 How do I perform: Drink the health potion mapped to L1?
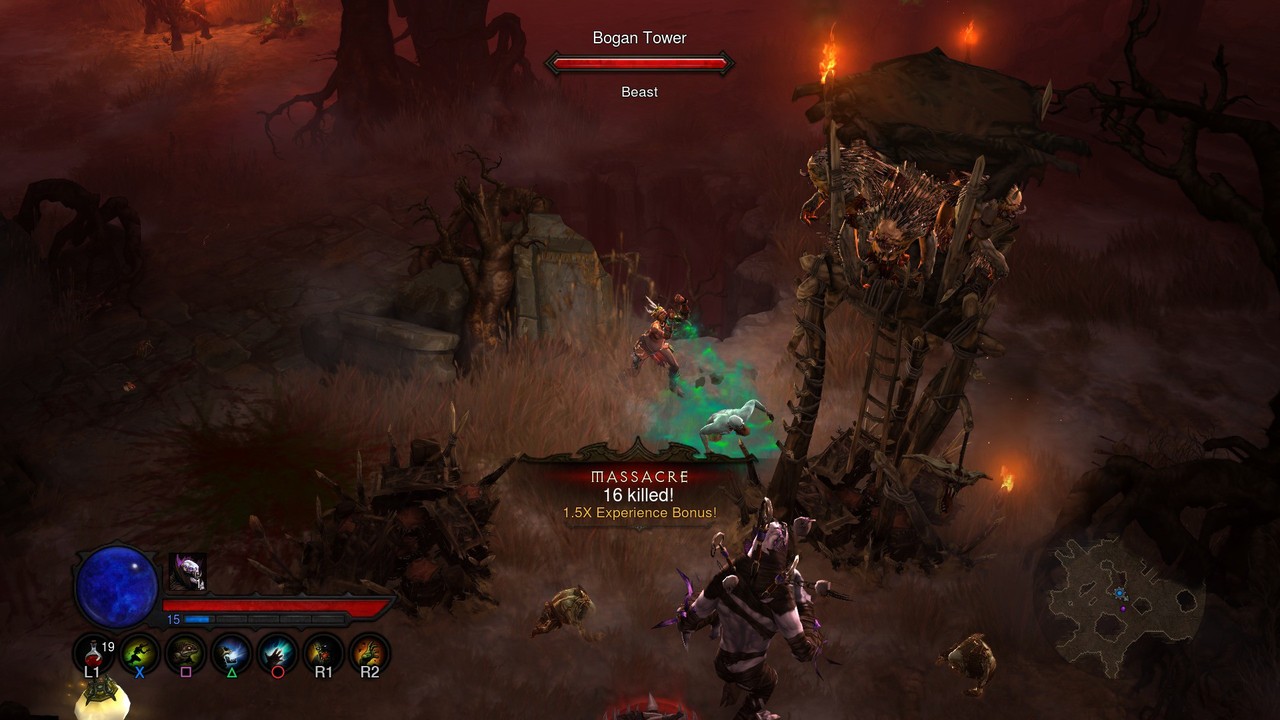(x=90, y=652)
